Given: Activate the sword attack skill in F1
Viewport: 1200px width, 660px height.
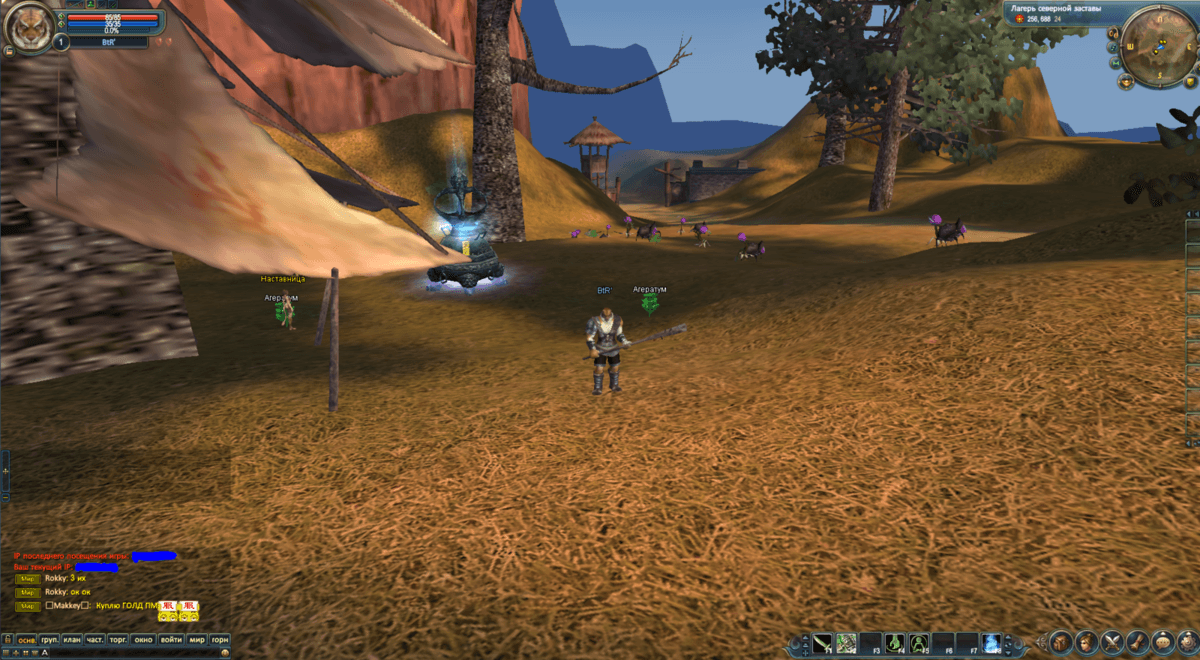Looking at the screenshot, I should [822, 642].
